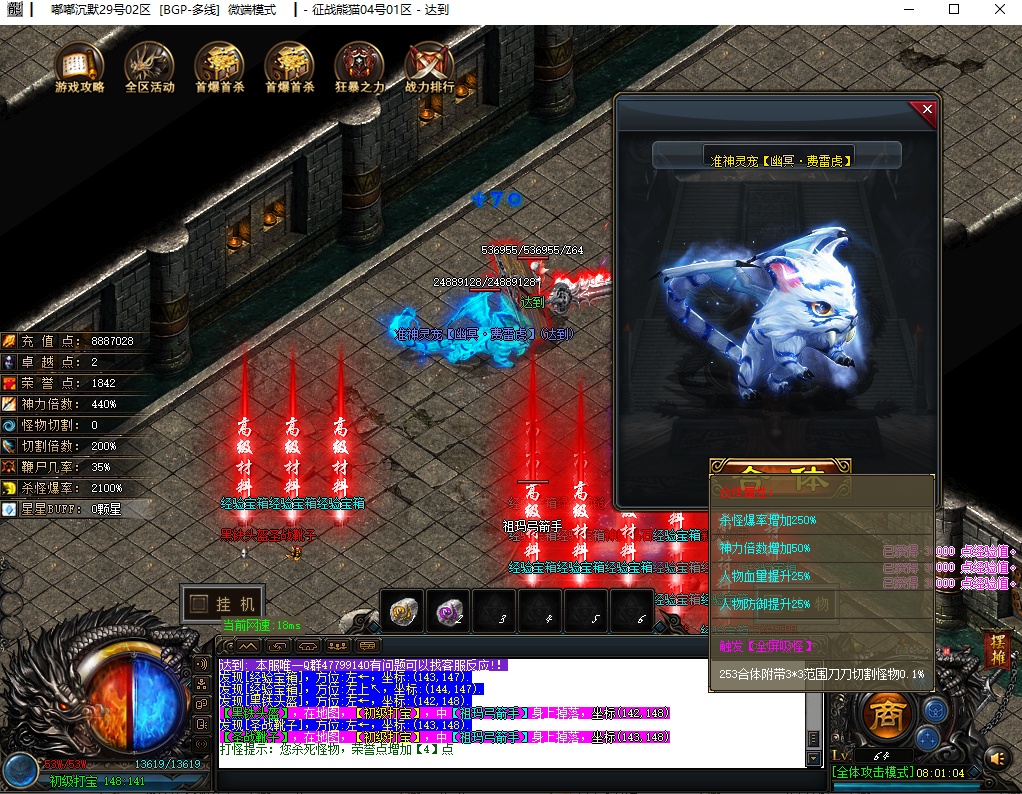Open the 游戏攻略 game guide icon
Screen dimensions: 1022x794
(x=79, y=64)
